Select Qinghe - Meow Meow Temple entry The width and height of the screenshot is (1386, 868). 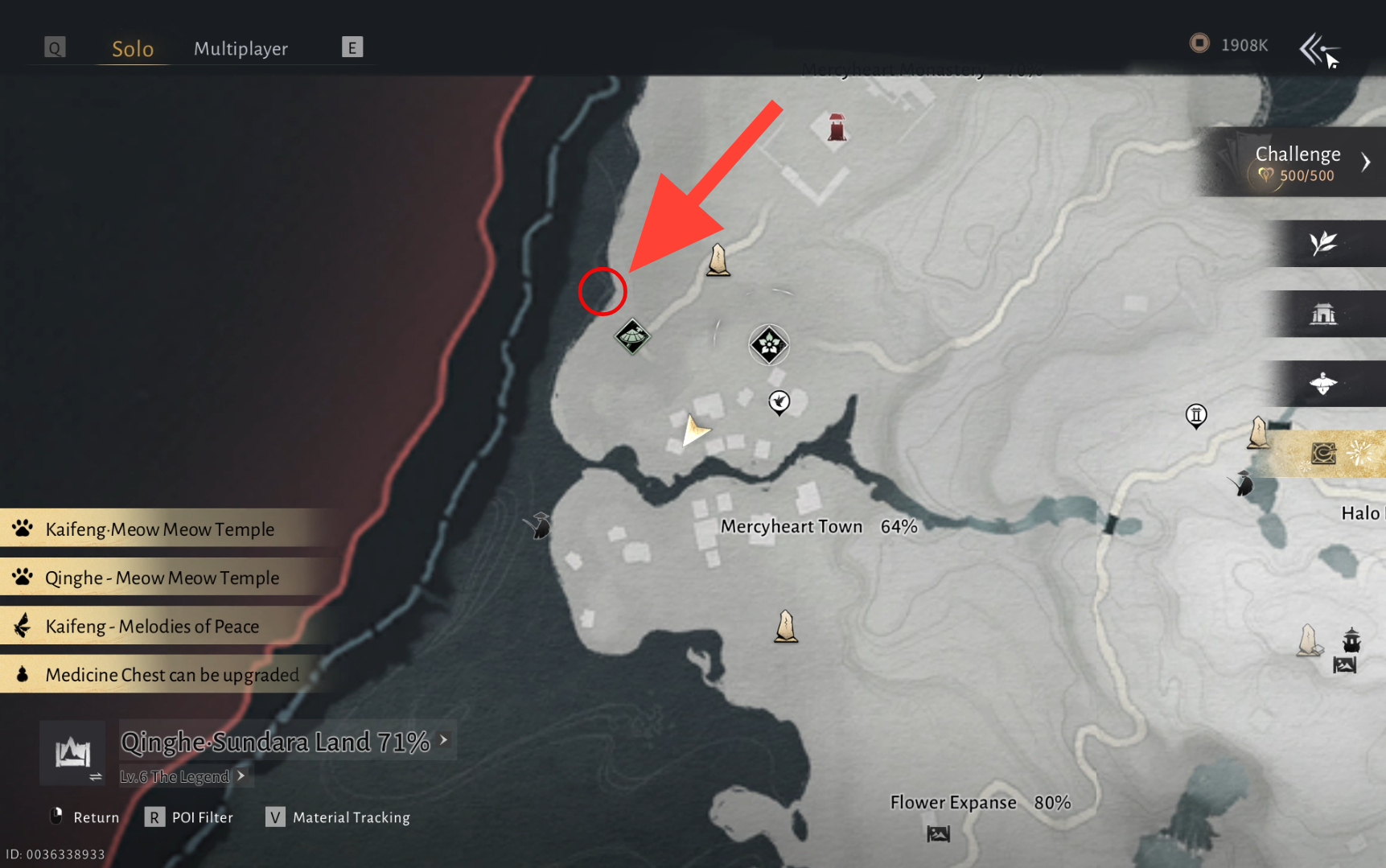[162, 578]
